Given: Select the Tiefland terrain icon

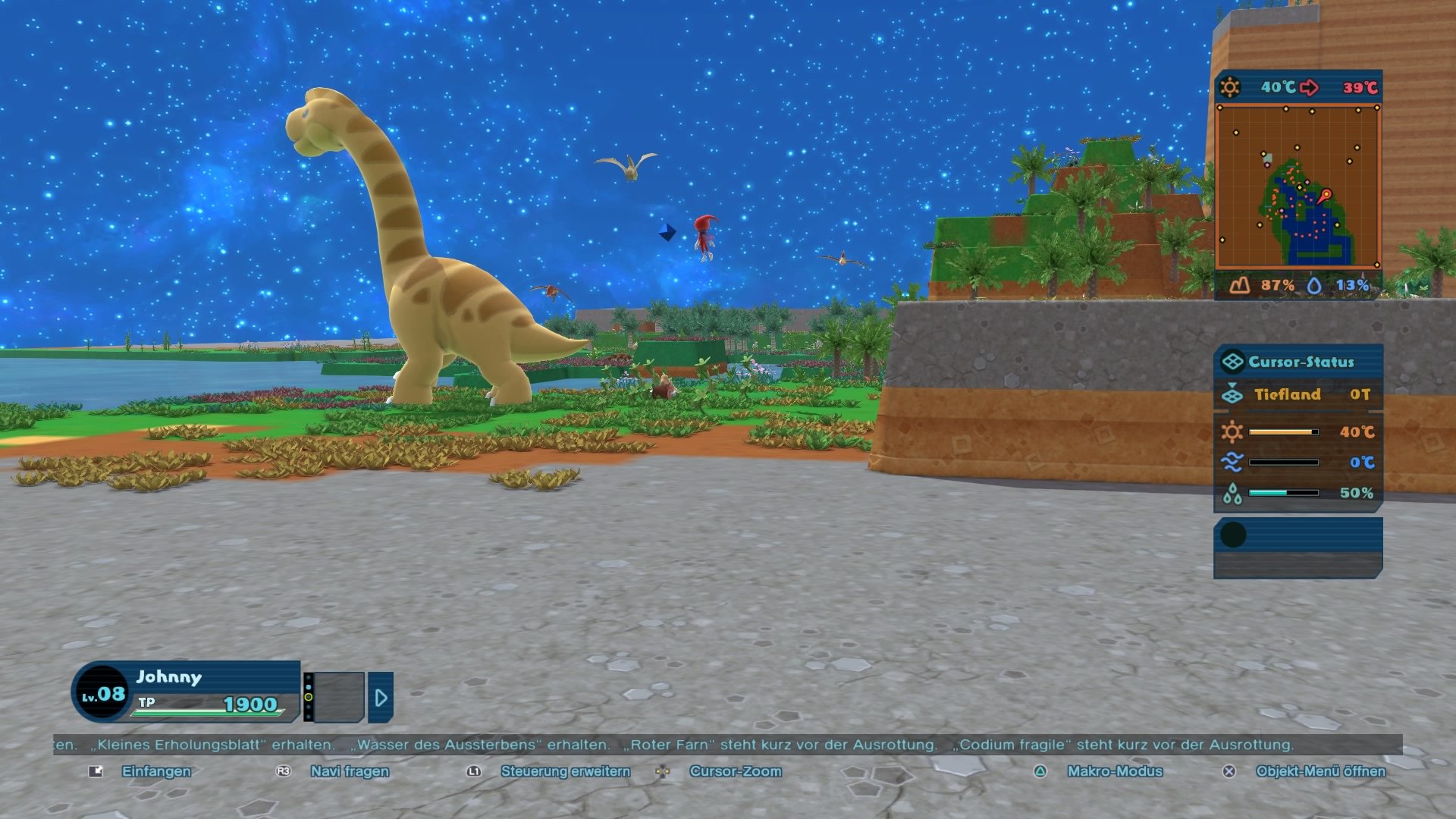Looking at the screenshot, I should click(x=1233, y=394).
